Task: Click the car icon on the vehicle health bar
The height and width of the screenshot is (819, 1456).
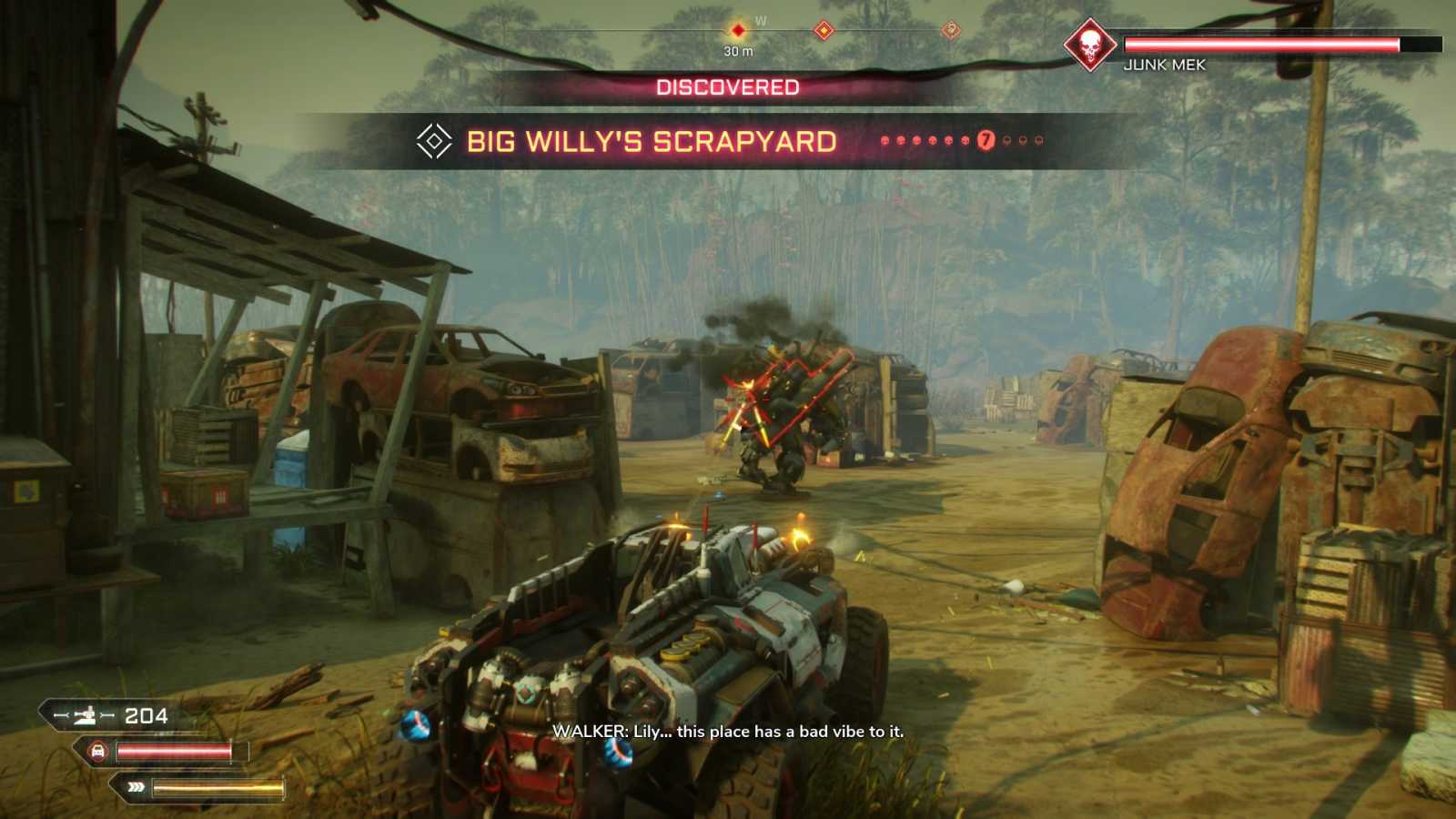Action: point(97,752)
